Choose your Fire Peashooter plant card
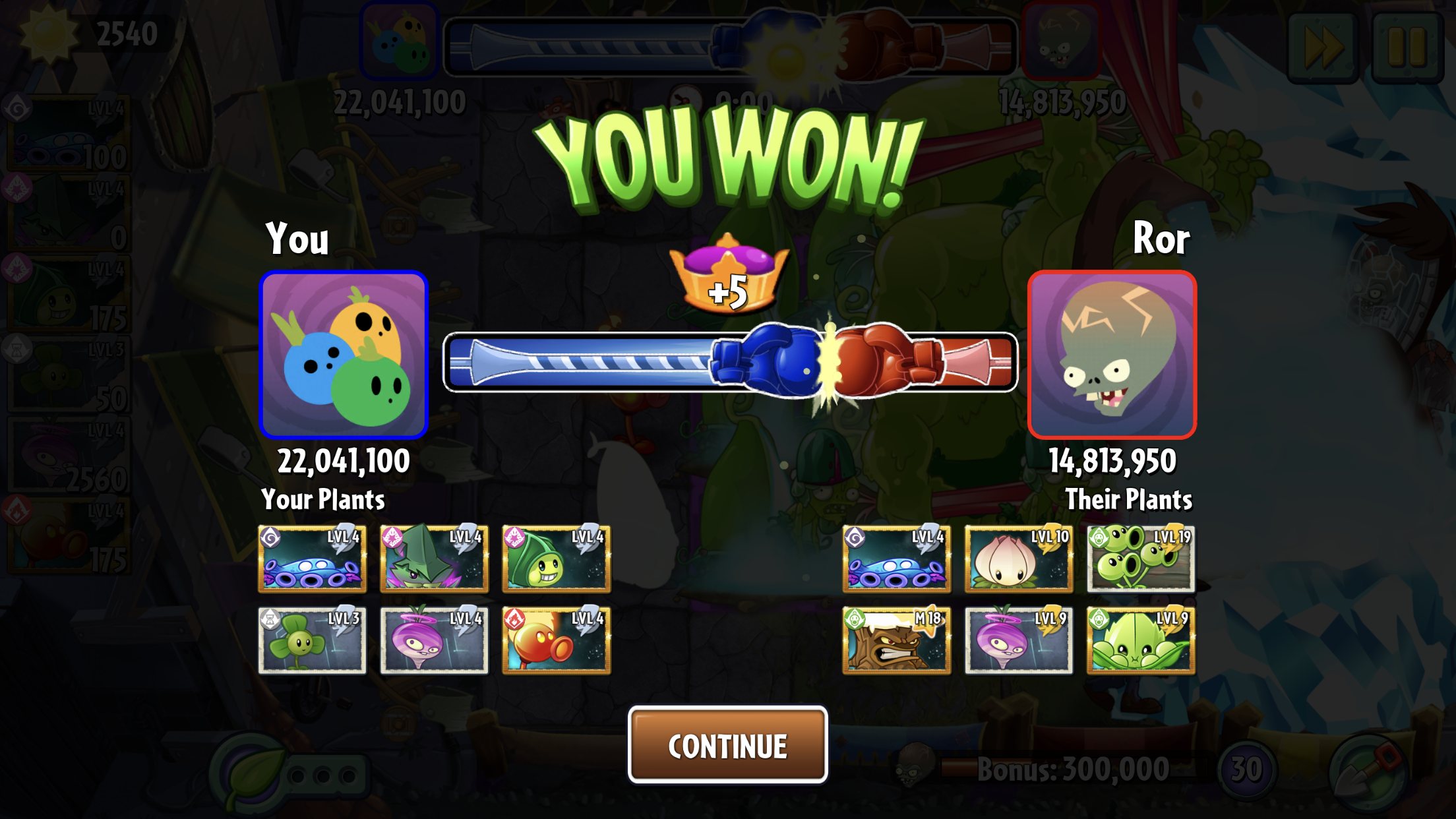Image resolution: width=1456 pixels, height=819 pixels. 556,640
